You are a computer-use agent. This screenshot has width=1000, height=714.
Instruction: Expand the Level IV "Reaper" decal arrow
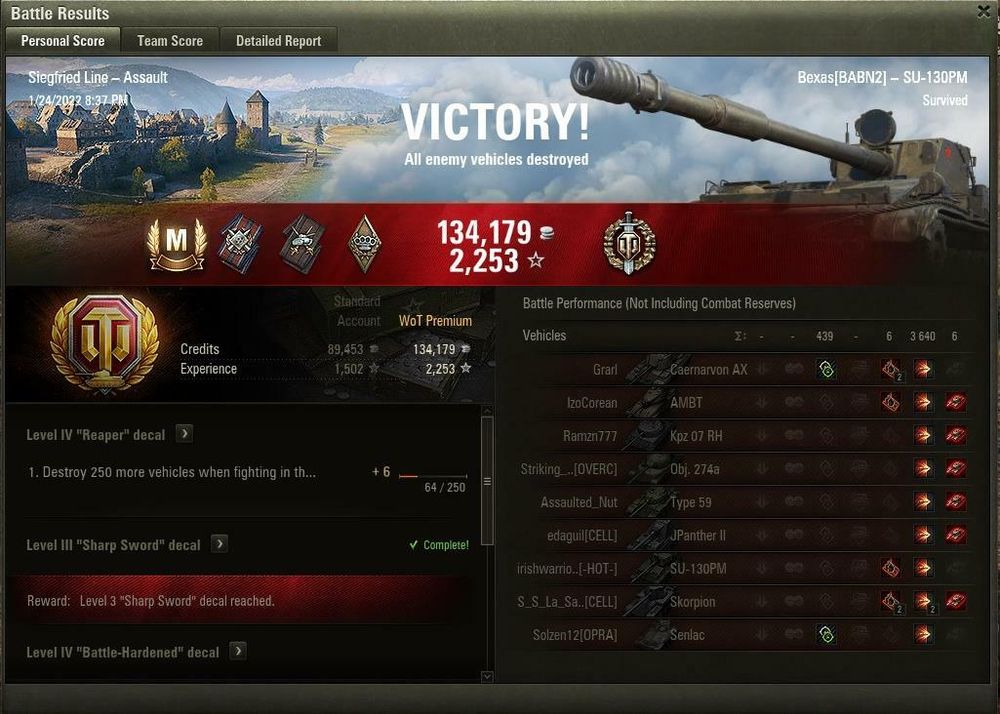tap(185, 434)
